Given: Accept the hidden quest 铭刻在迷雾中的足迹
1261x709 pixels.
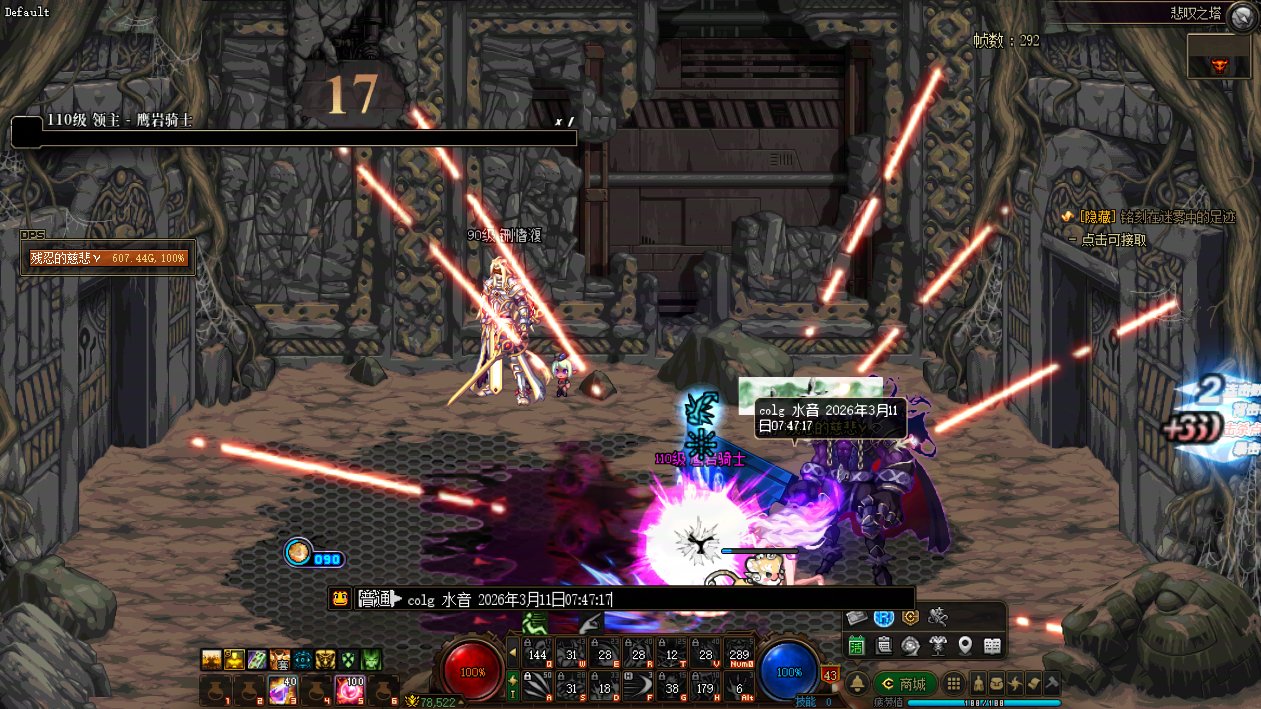Looking at the screenshot, I should click(1152, 217).
